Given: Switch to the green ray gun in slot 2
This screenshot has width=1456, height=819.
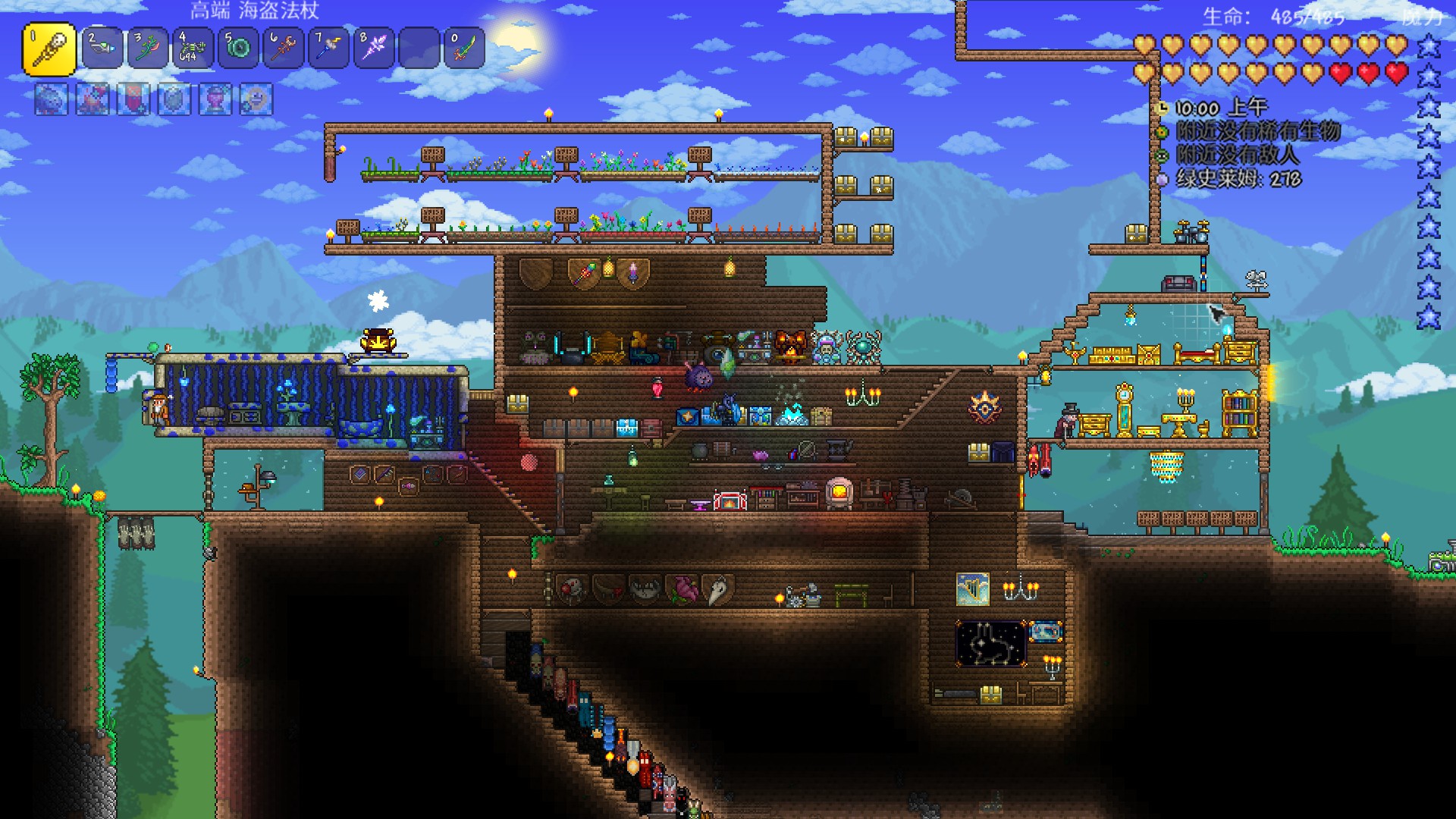Looking at the screenshot, I should [102, 49].
